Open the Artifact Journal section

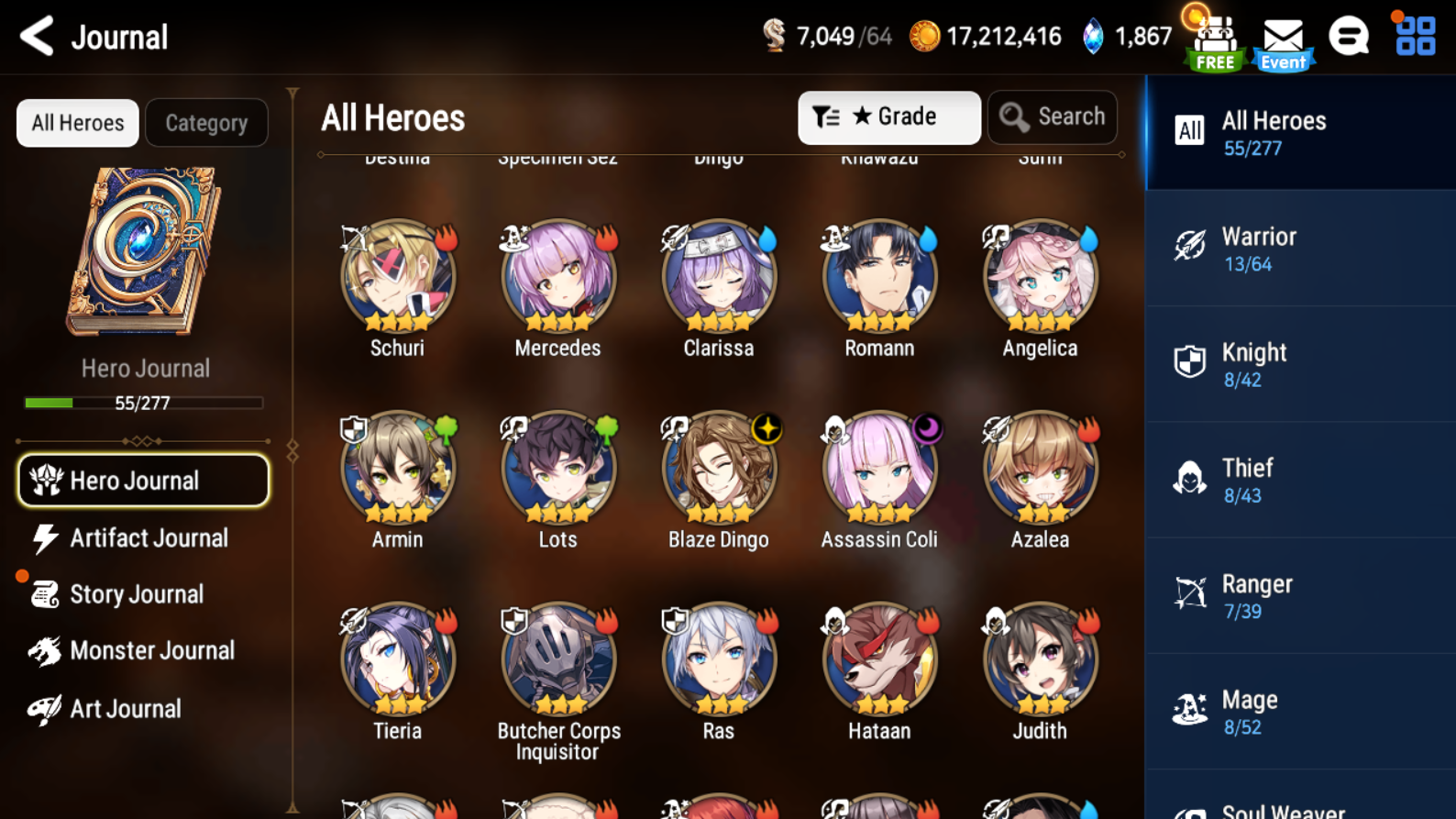[149, 538]
